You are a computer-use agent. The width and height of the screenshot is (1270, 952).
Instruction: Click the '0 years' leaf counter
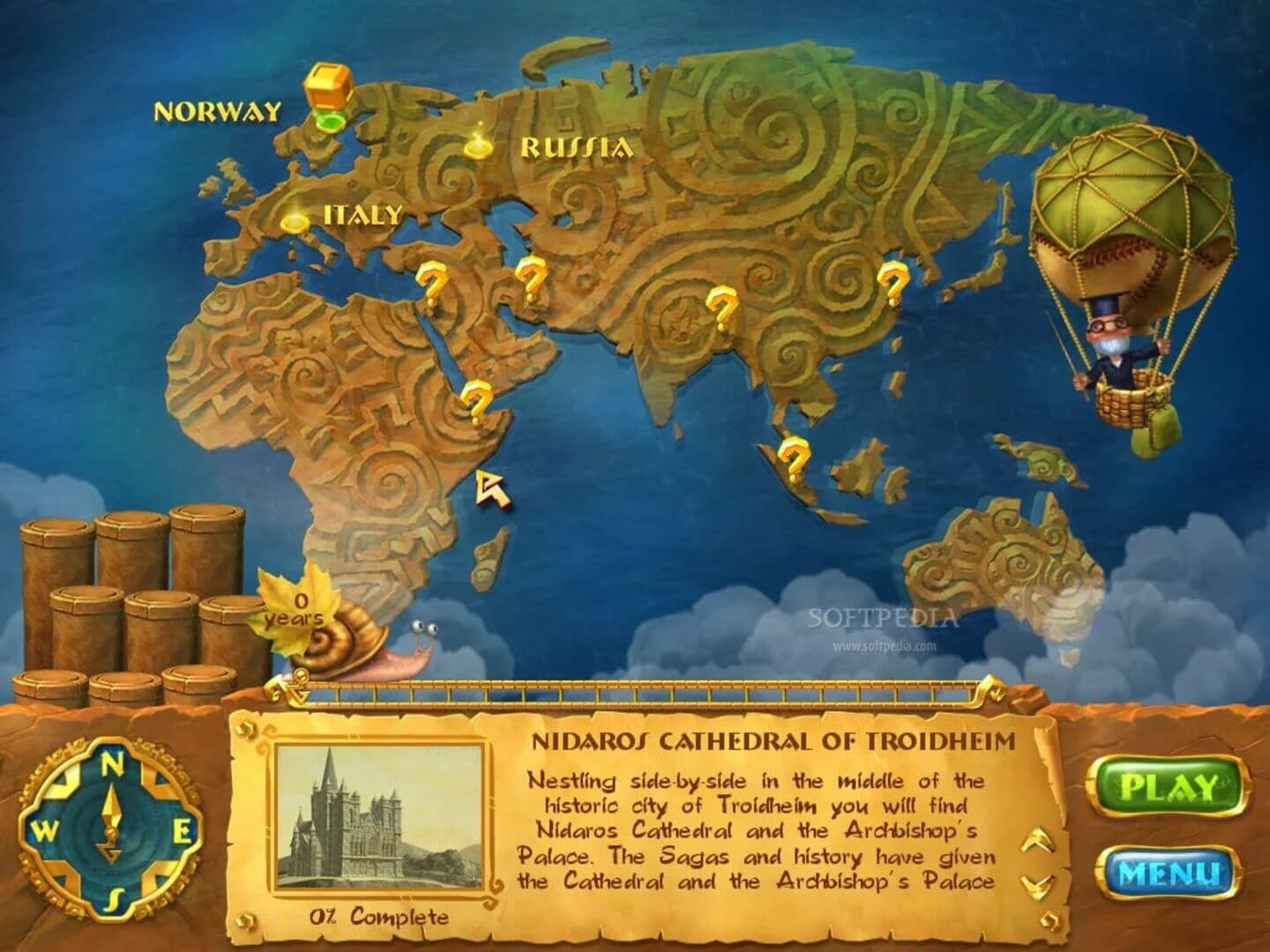298,610
